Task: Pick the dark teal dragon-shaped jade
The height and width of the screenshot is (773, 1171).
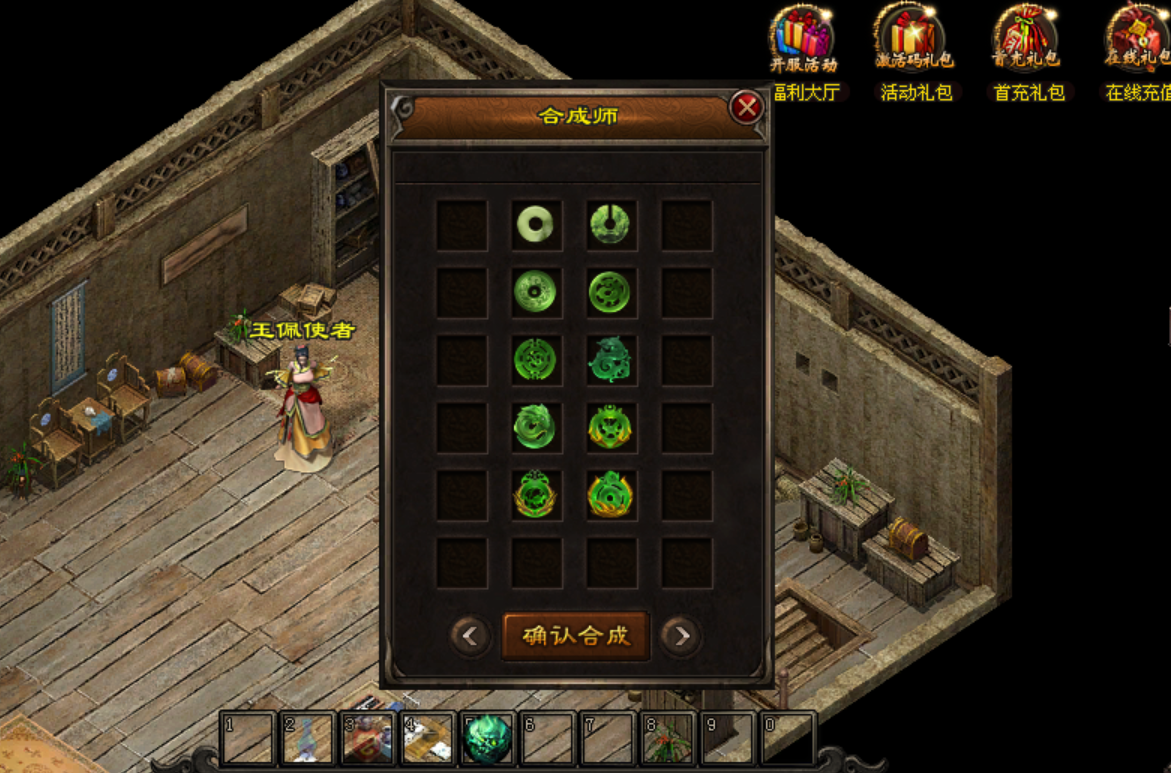Action: [610, 359]
